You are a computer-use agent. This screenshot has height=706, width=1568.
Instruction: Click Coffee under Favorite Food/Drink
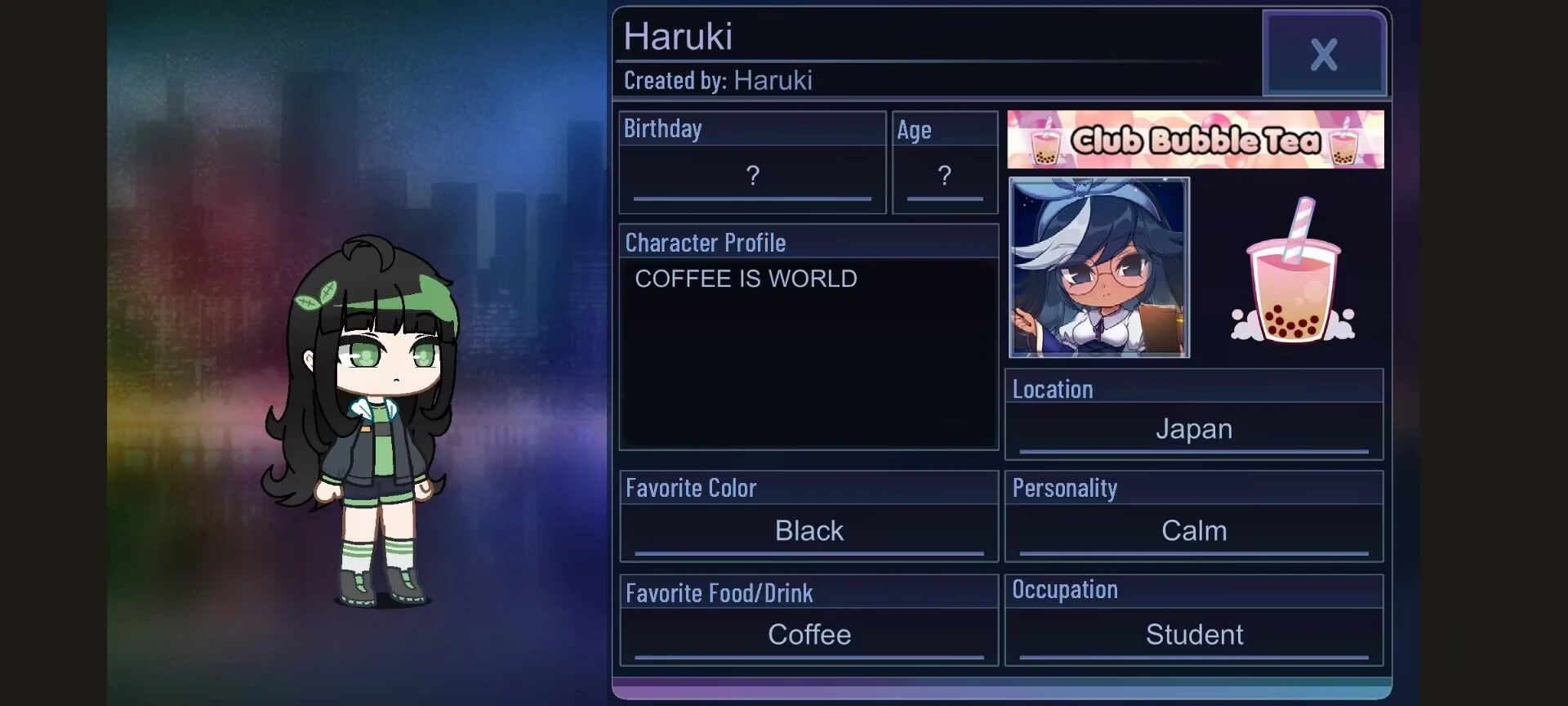pyautogui.click(x=808, y=635)
